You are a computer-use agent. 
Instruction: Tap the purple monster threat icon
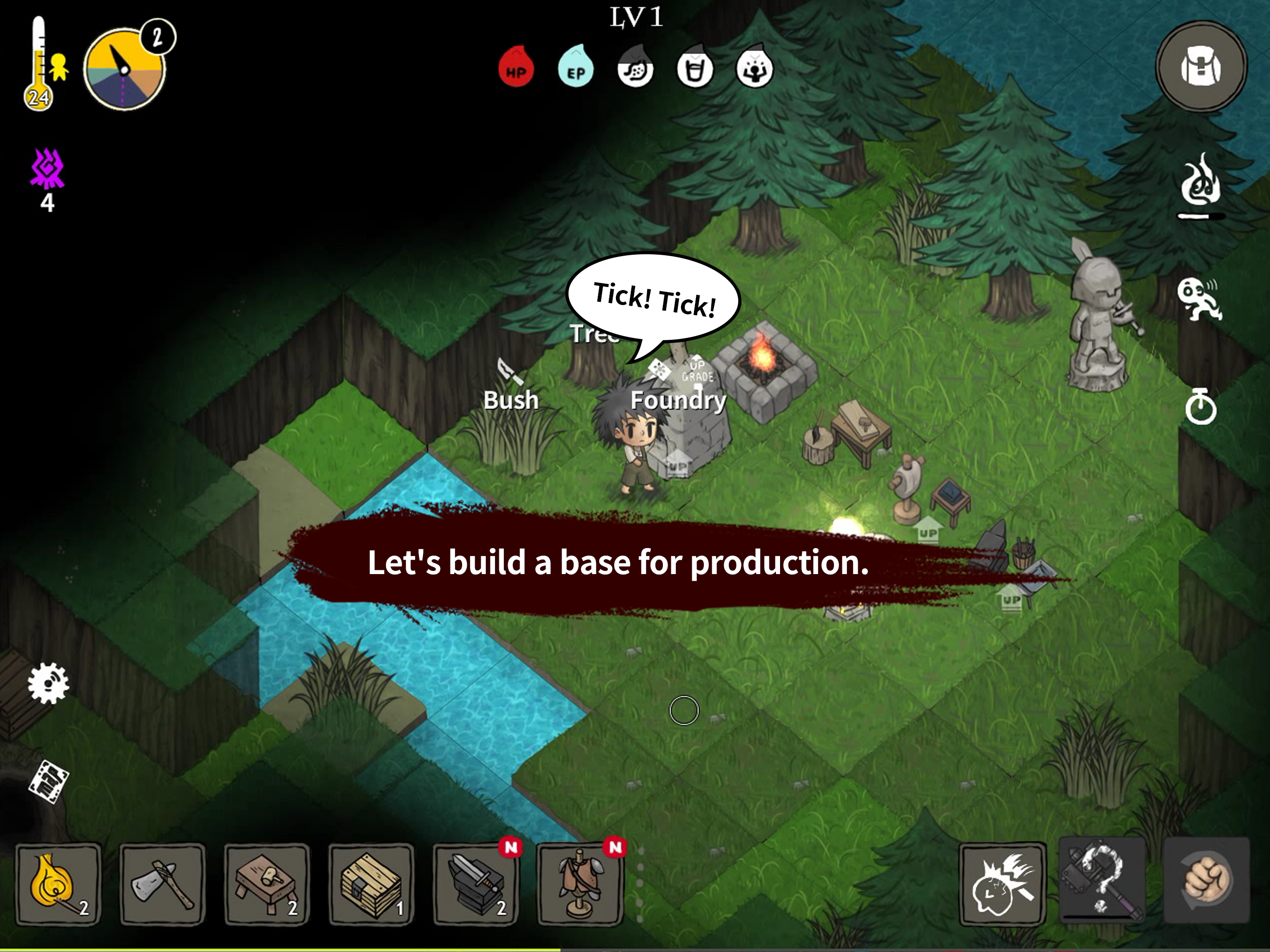coord(48,169)
